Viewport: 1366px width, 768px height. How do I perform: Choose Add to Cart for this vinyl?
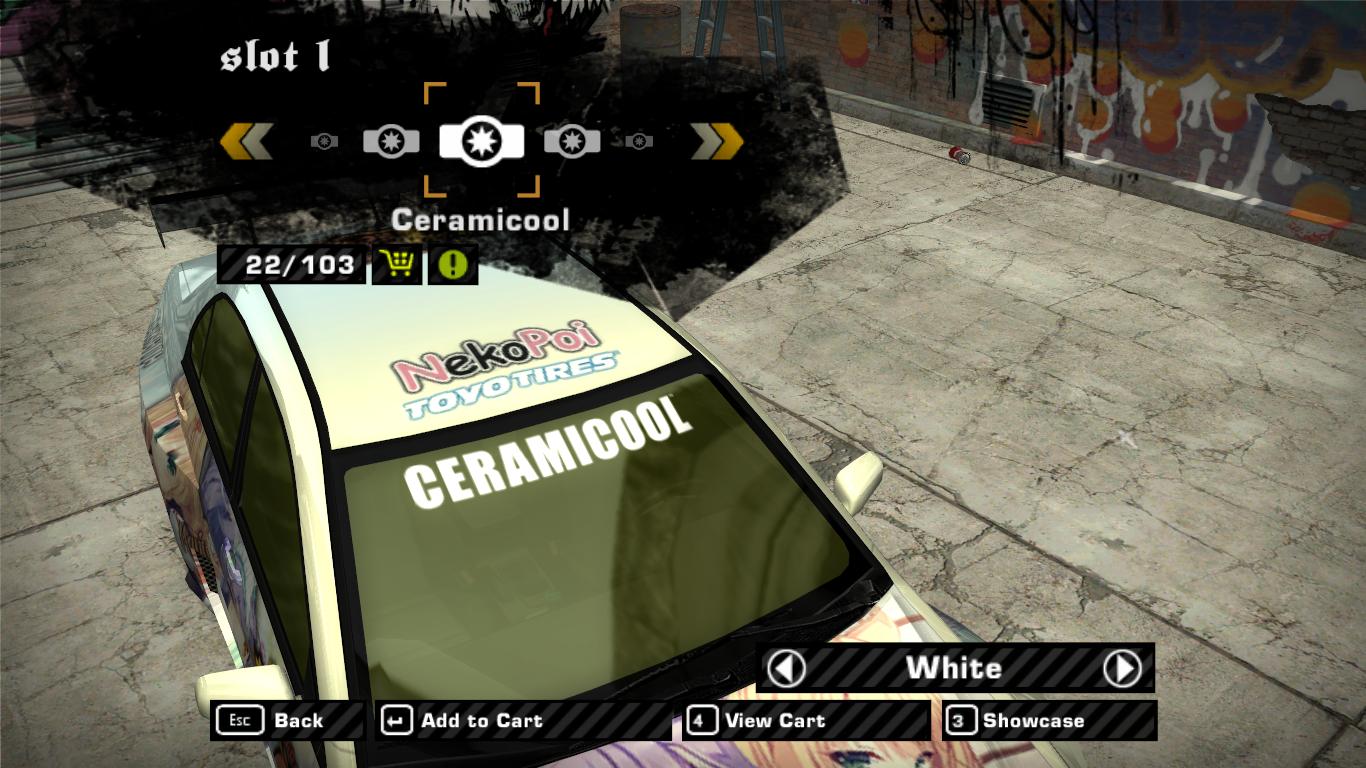(x=481, y=720)
